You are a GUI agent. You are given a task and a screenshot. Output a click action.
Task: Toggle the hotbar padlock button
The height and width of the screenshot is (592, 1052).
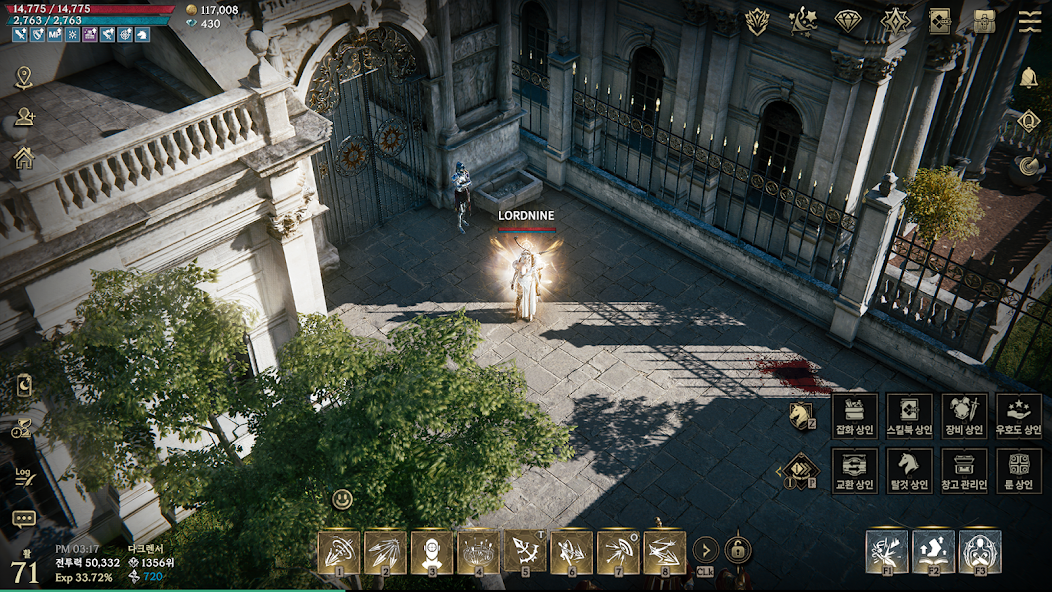coord(738,550)
